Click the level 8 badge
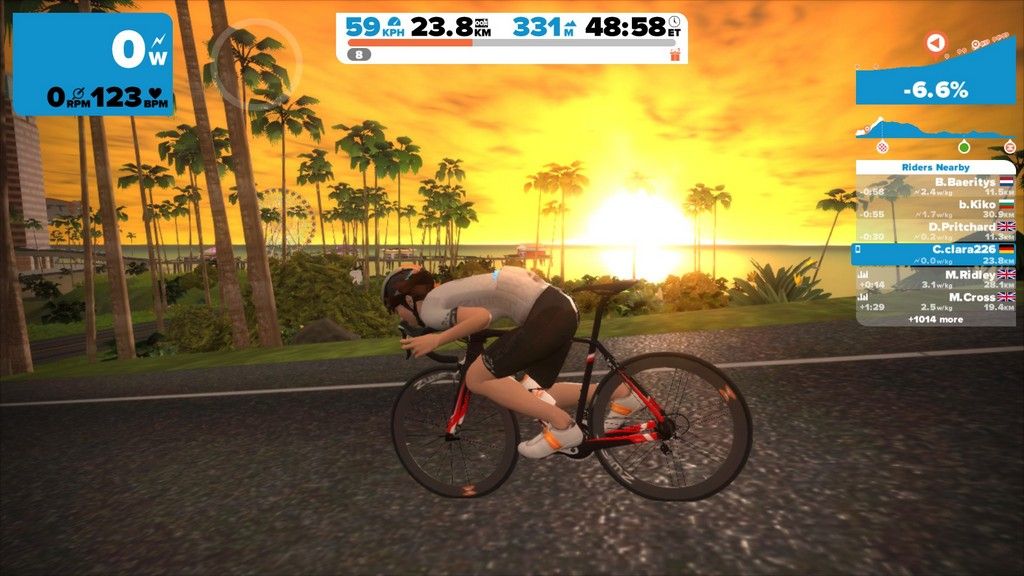1024x576 pixels. pos(361,55)
